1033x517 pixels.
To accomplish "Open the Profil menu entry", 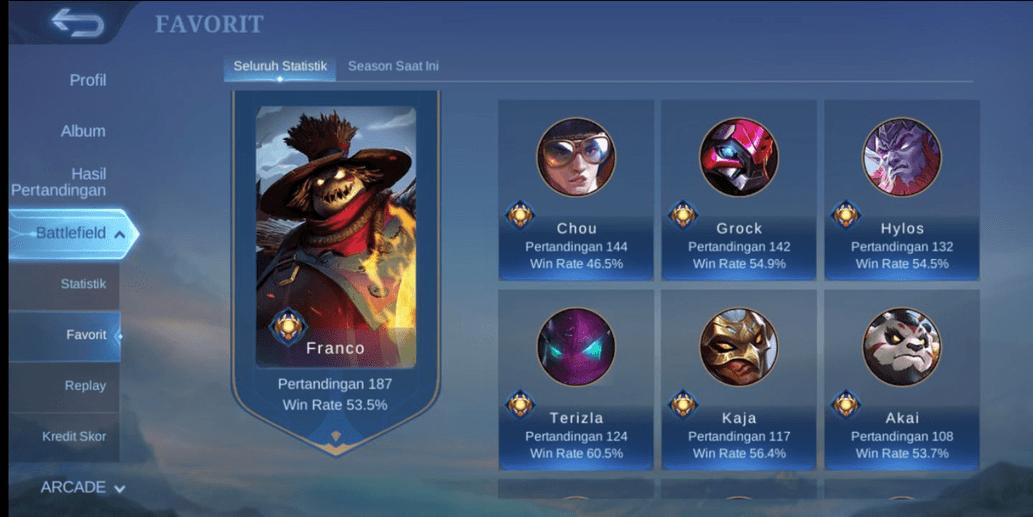I will tap(87, 80).
